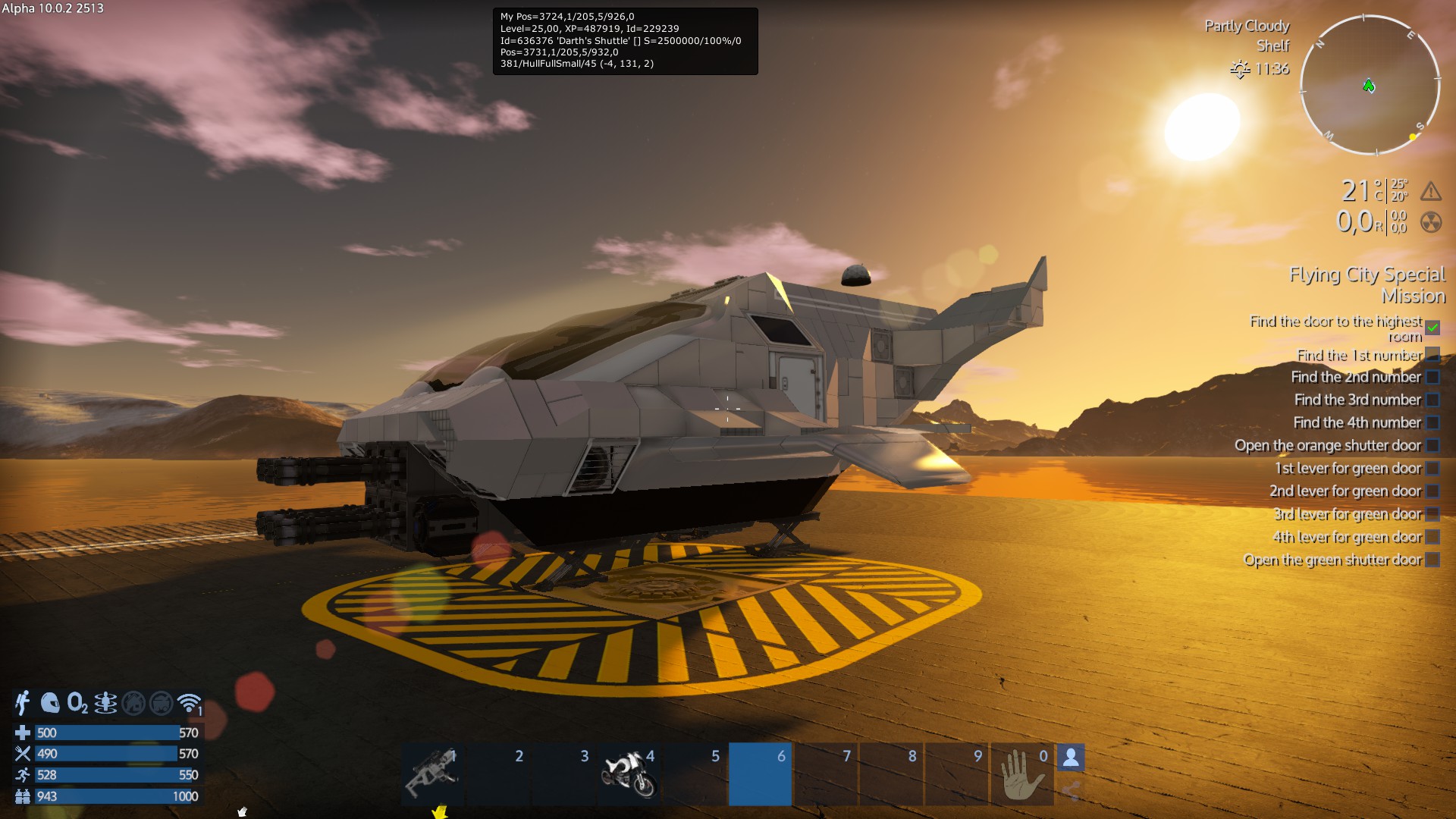Click the 'Open the orange shutter door' objective
This screenshot has width=1456, height=819.
pos(1327,445)
